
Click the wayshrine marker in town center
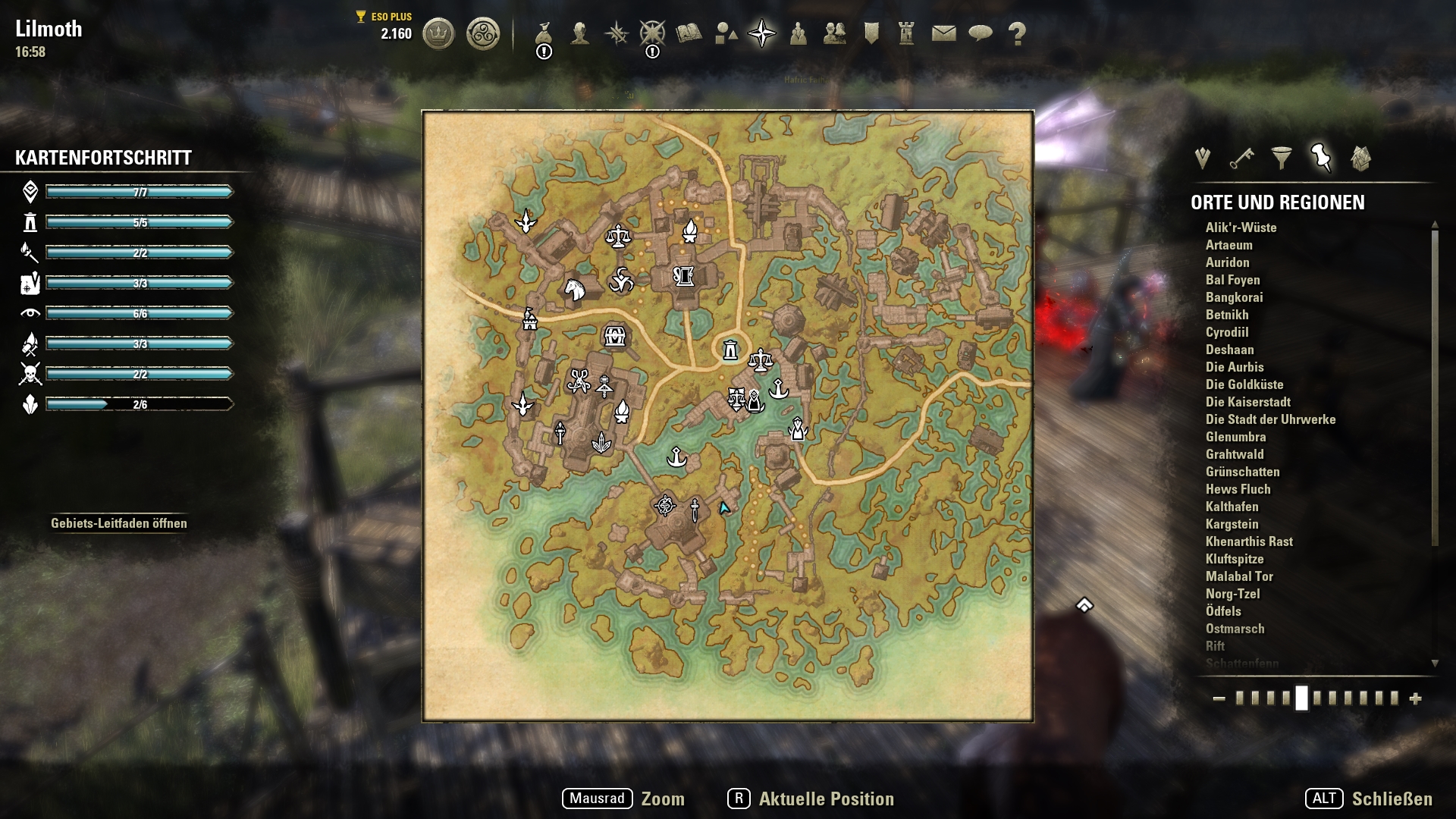tap(730, 350)
